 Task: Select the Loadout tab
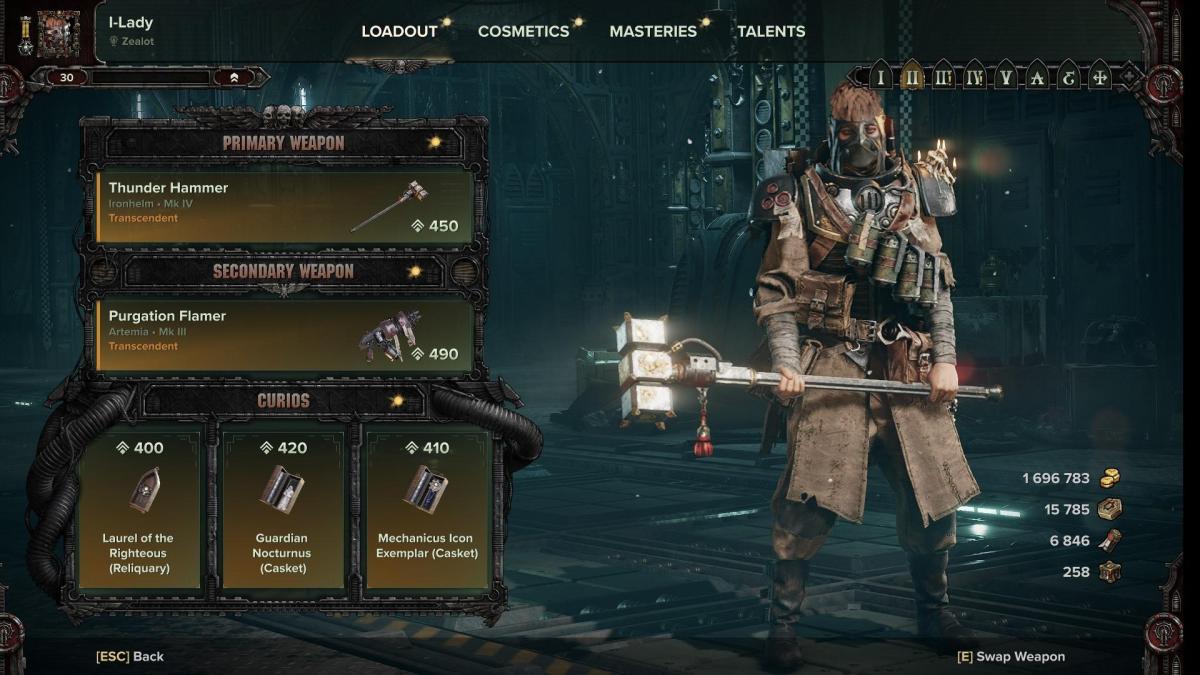(x=399, y=31)
